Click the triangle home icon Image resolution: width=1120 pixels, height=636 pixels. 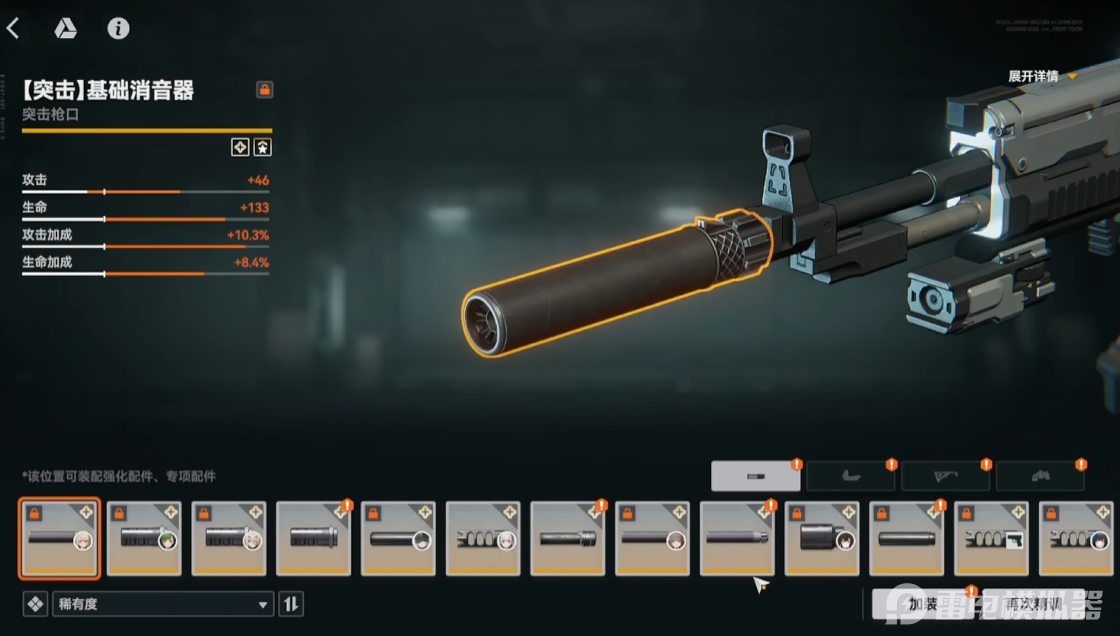pos(65,28)
